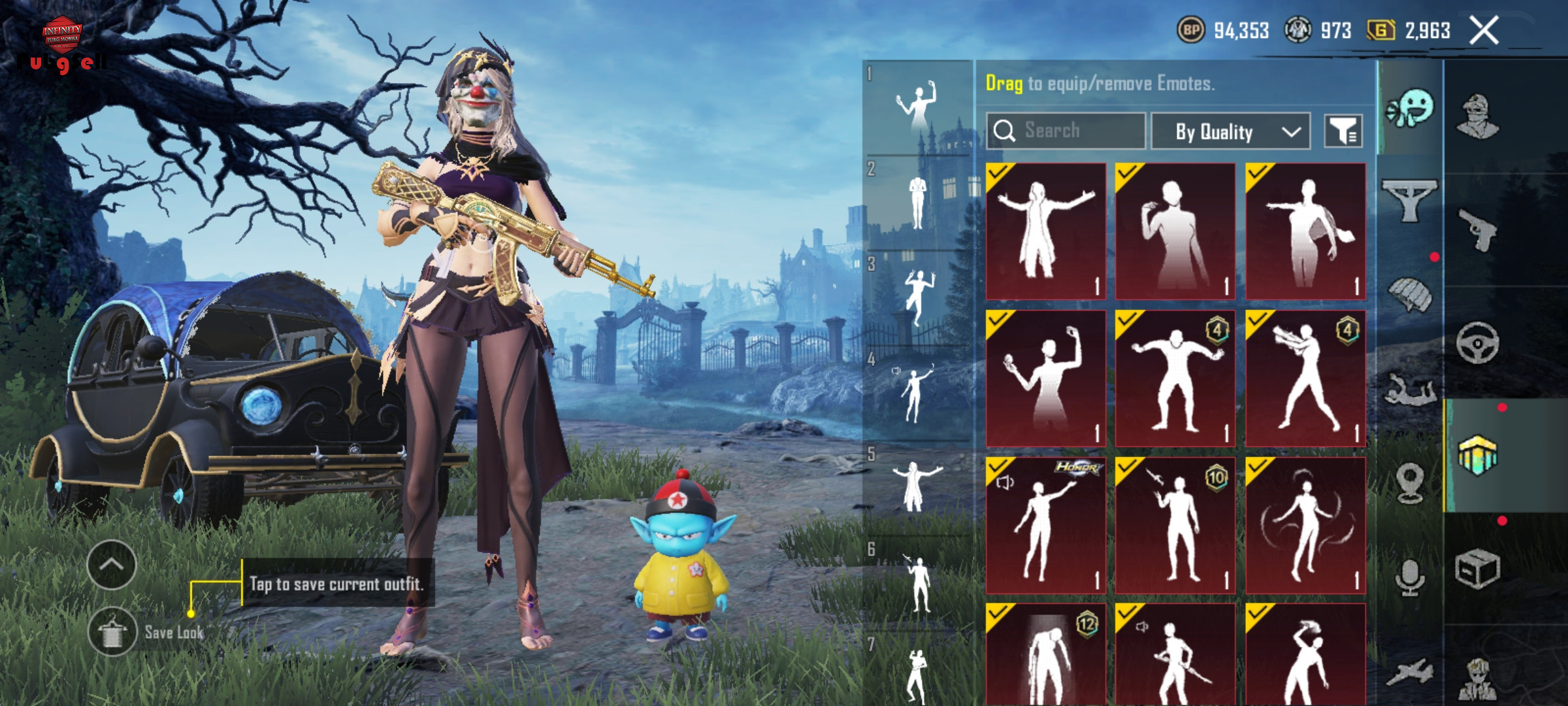
Task: Choose the Honor-tagged emote tile
Action: tap(1045, 525)
